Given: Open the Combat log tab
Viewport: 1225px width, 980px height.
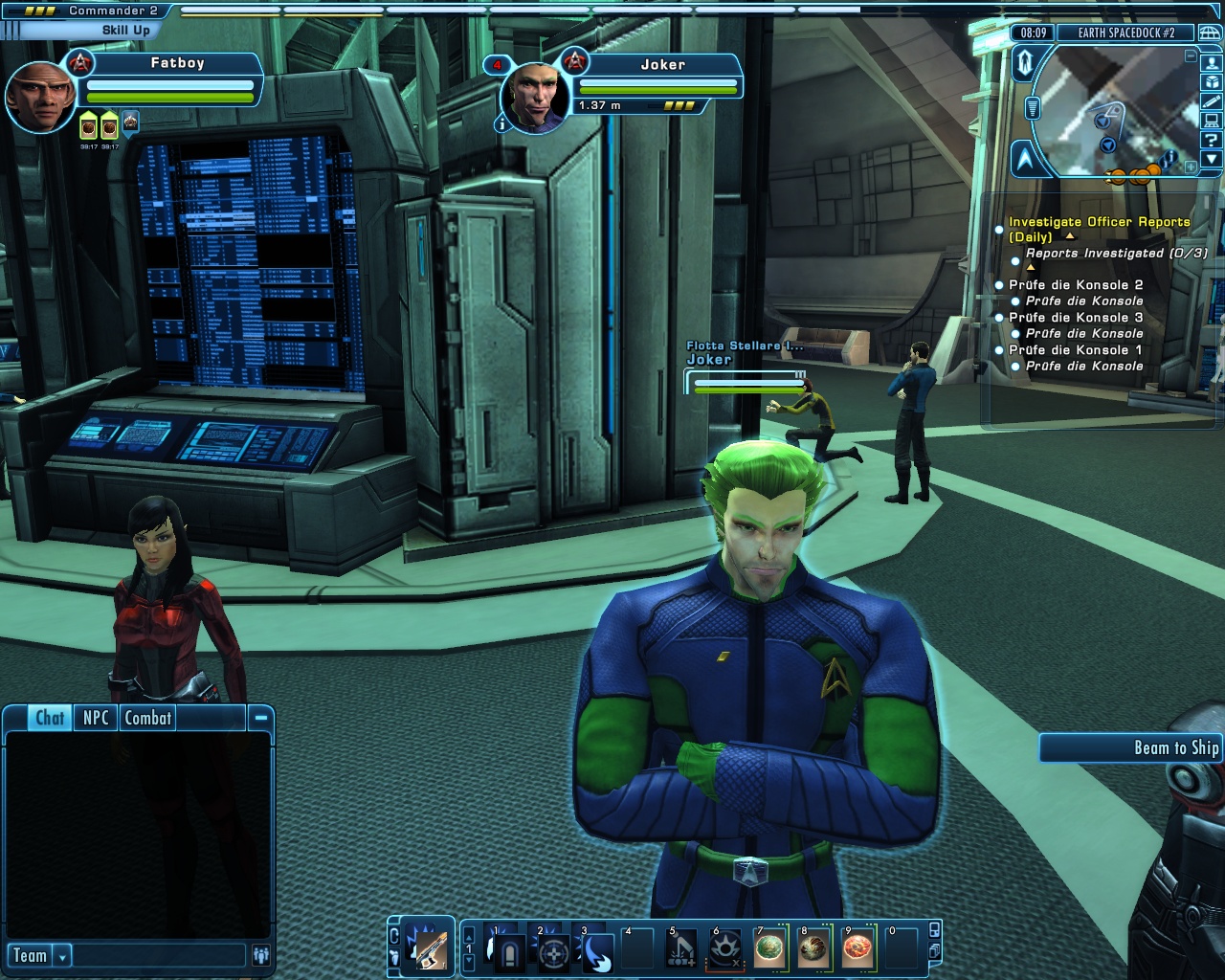Looking at the screenshot, I should (148, 718).
